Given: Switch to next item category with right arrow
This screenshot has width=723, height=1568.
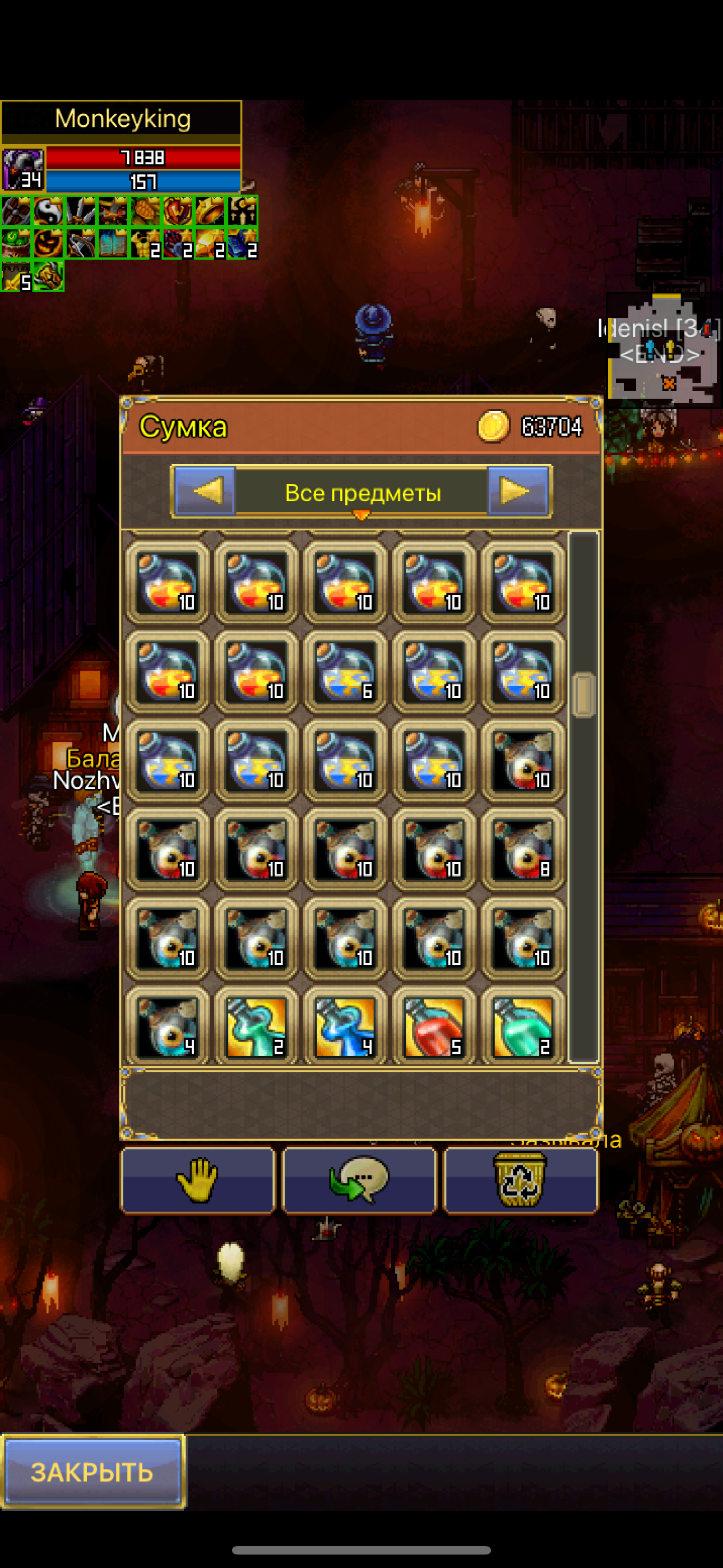Looking at the screenshot, I should click(x=518, y=491).
